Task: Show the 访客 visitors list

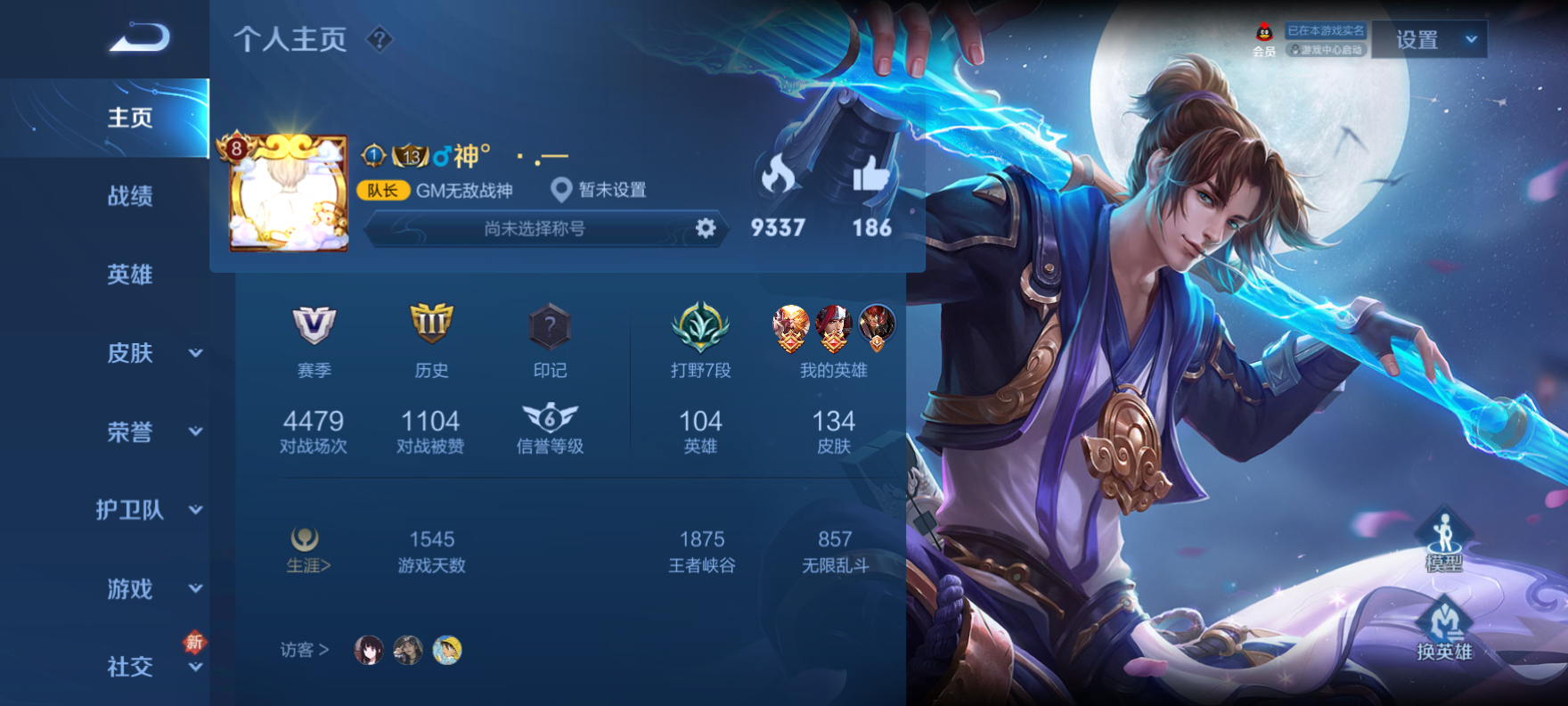Action: click(305, 650)
